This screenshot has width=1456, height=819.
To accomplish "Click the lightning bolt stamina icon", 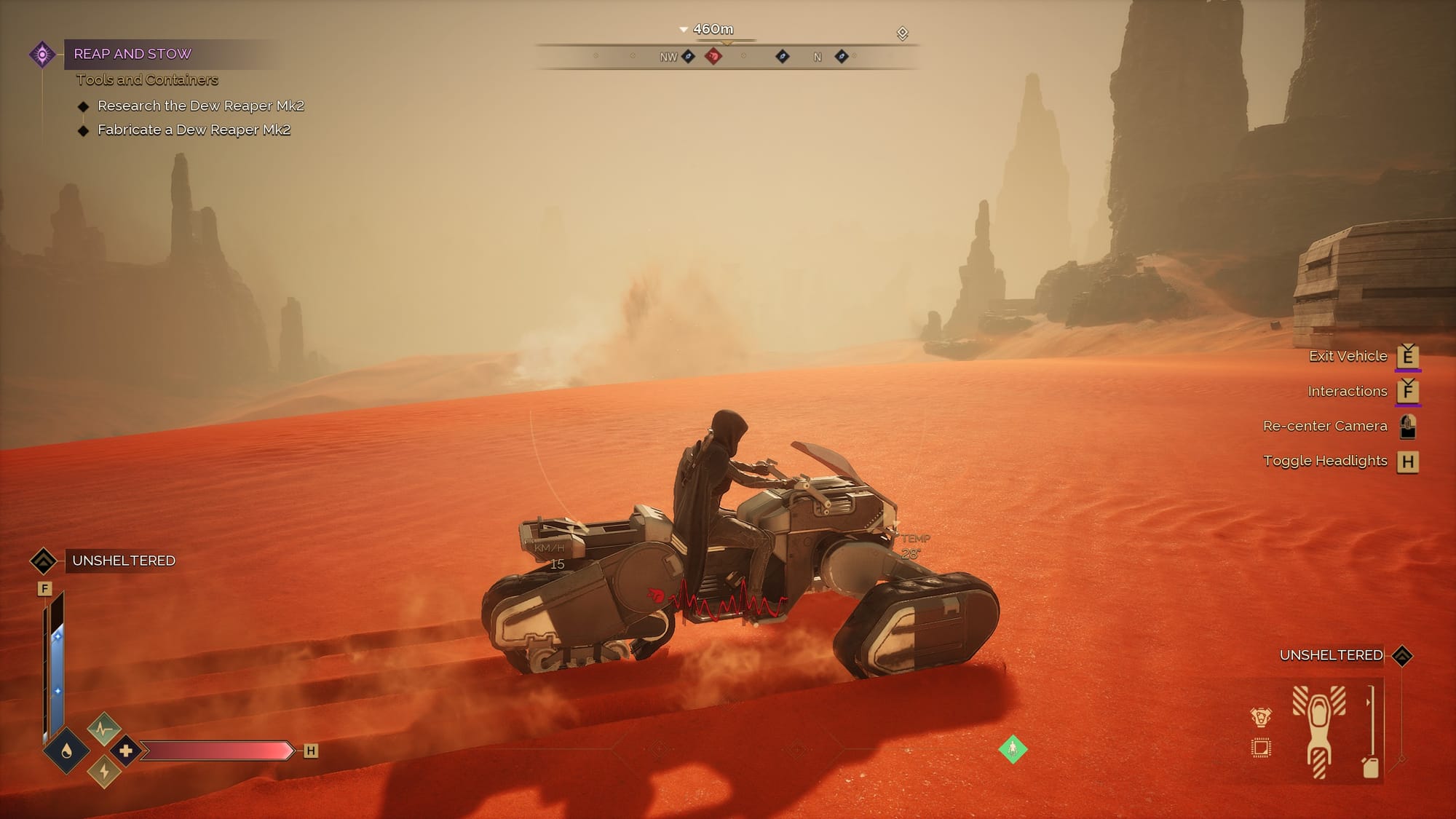I will [x=104, y=772].
